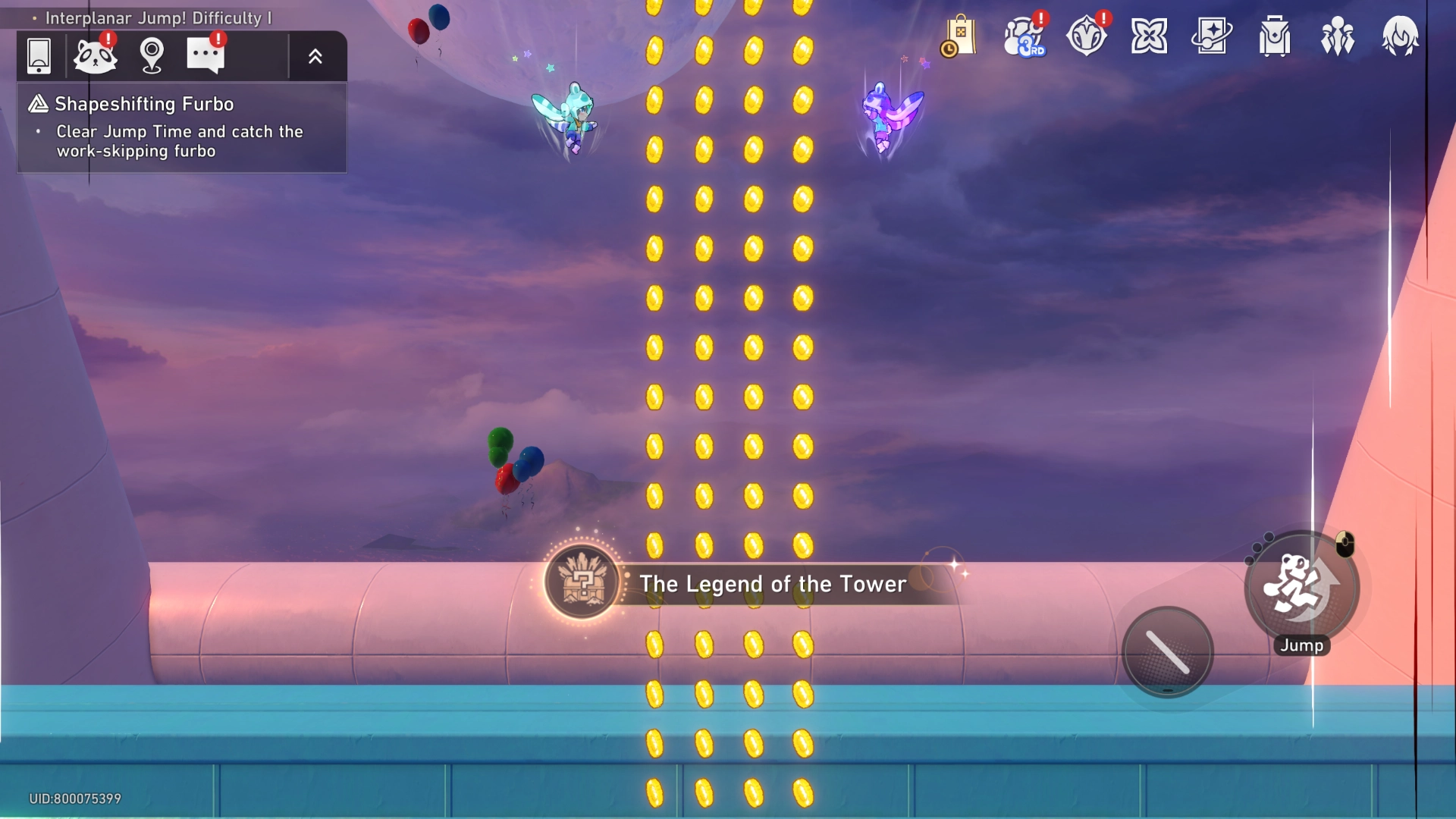The height and width of the screenshot is (819, 1456).
Task: Open the messages icon with notification
Action: 206,55
